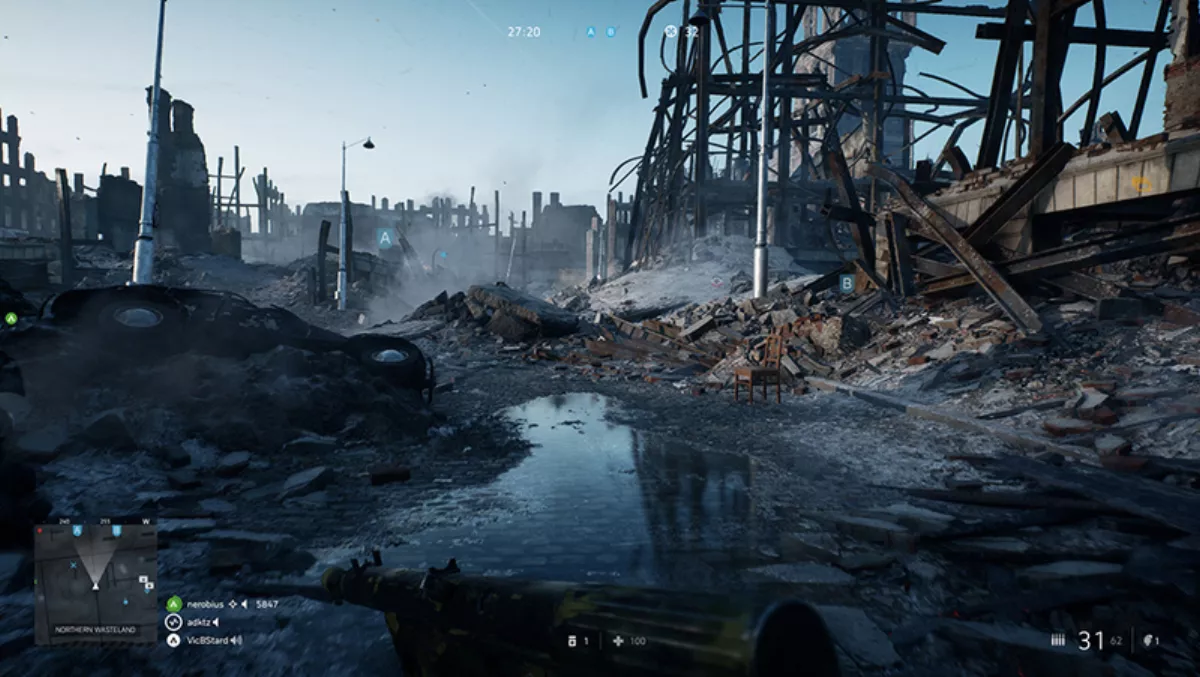
Task: Select squad member adktz in squad list
Action: point(198,622)
